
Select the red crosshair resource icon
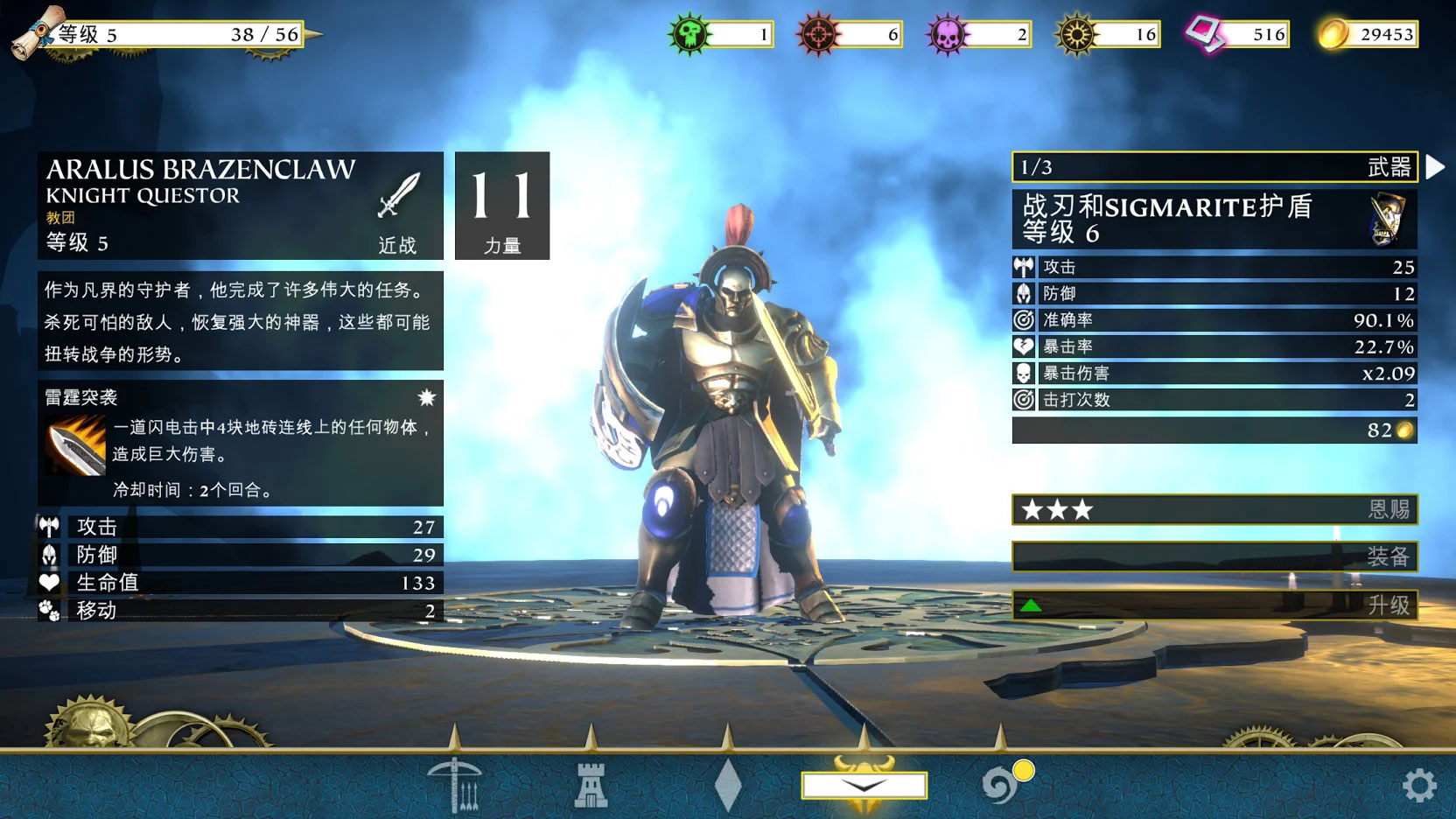pos(818,34)
